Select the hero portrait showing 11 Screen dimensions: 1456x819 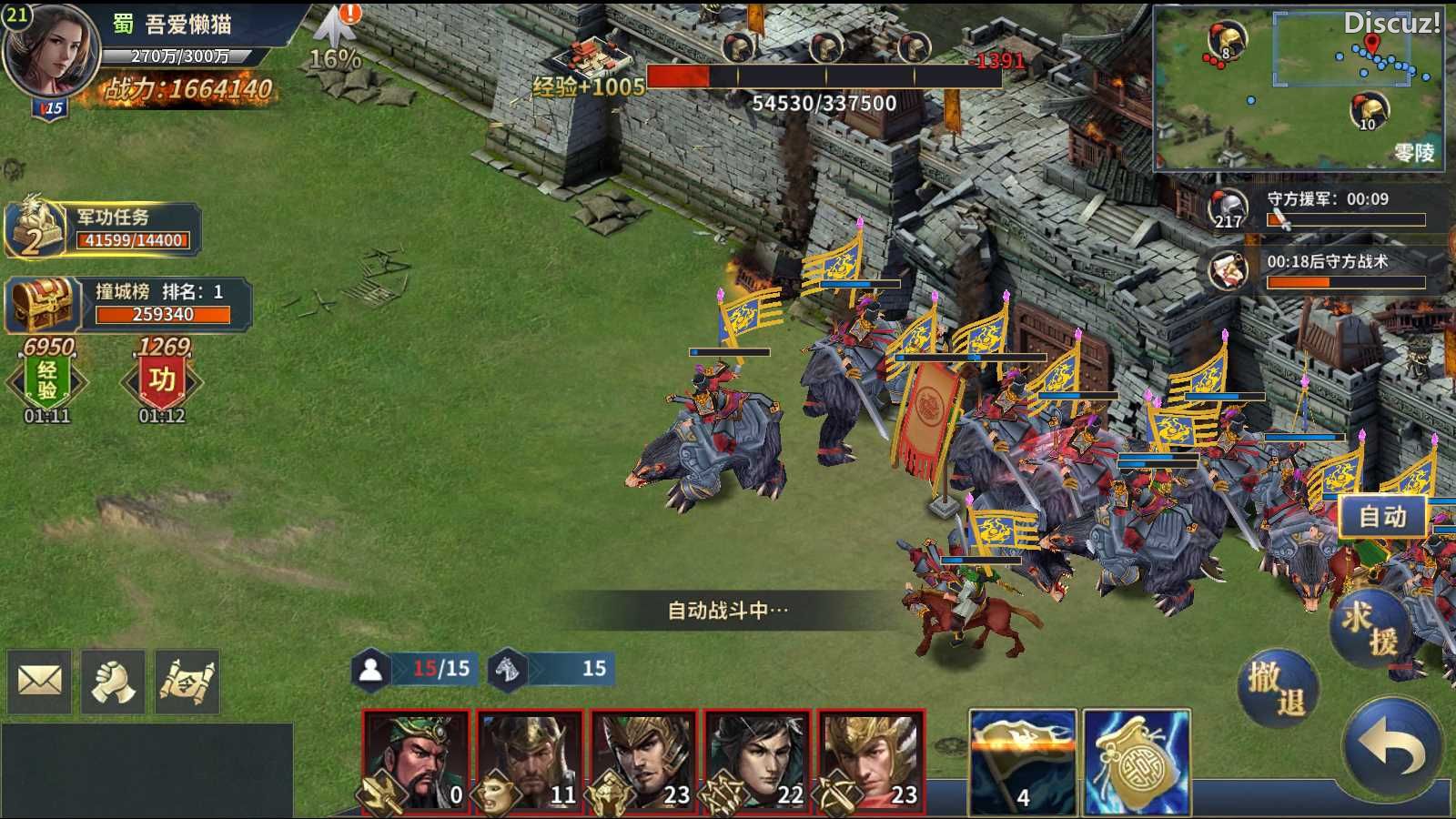click(531, 762)
